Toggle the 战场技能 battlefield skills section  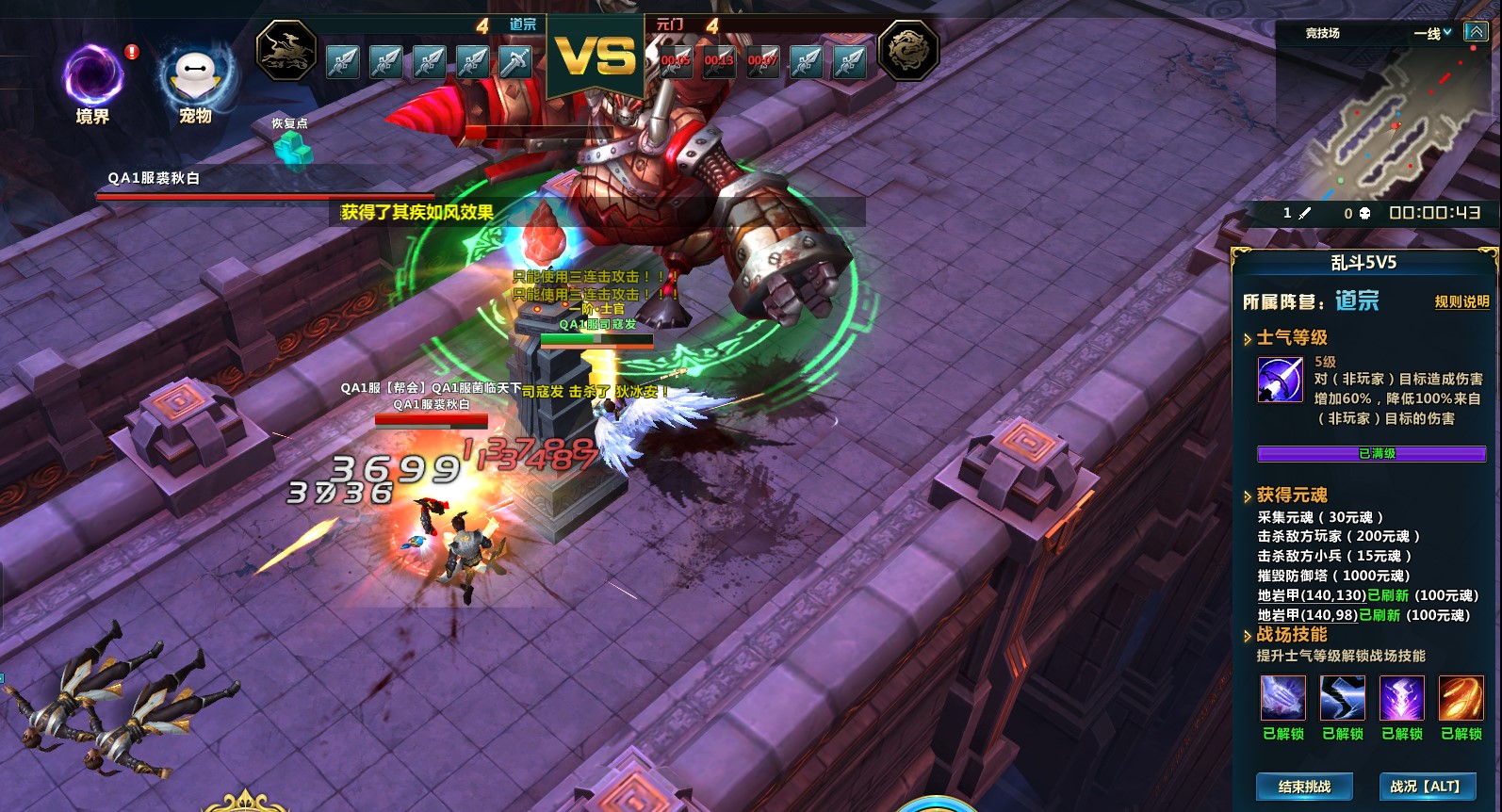click(x=1248, y=636)
